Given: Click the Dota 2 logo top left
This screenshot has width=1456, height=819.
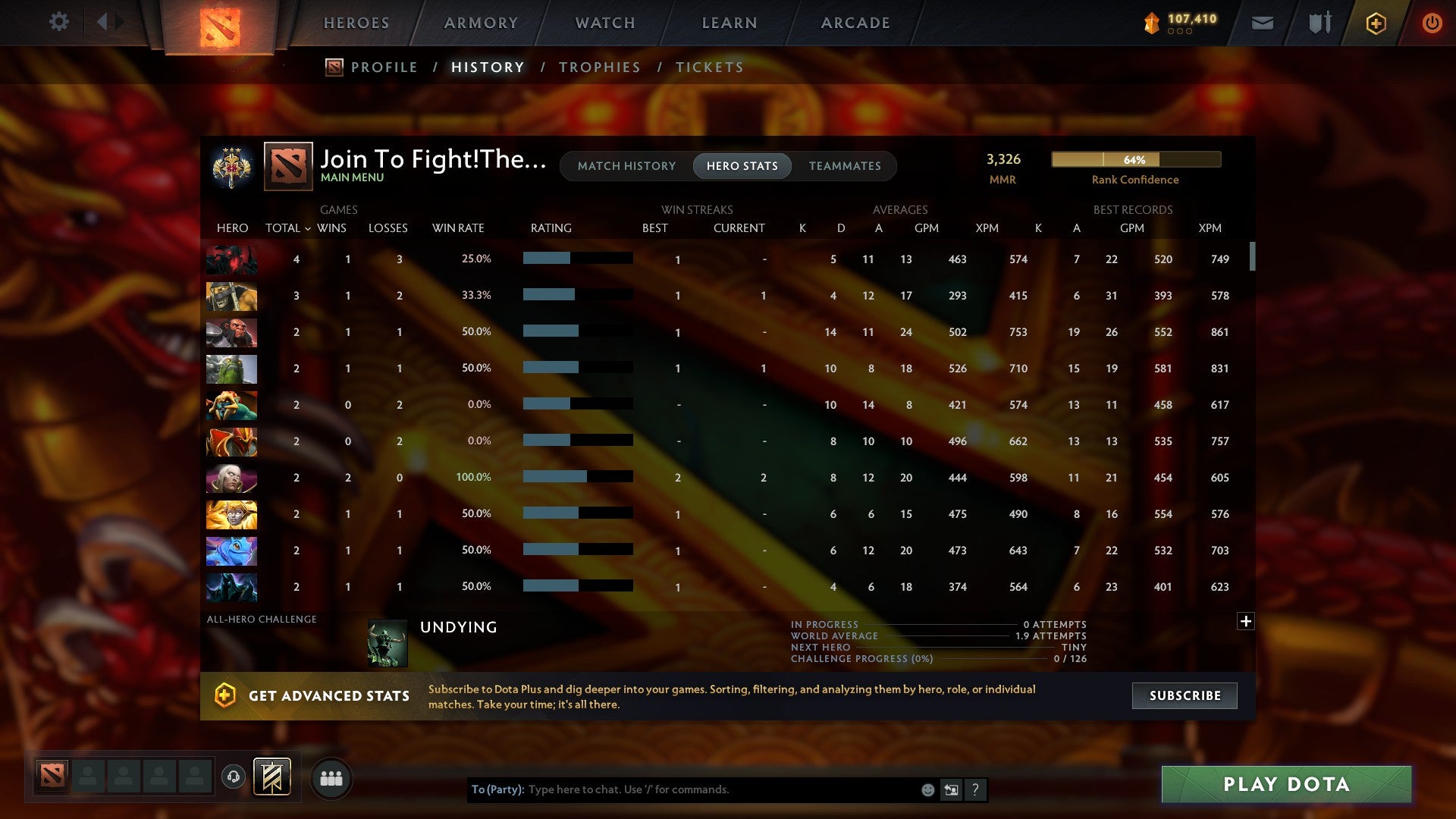Looking at the screenshot, I should 220,23.
